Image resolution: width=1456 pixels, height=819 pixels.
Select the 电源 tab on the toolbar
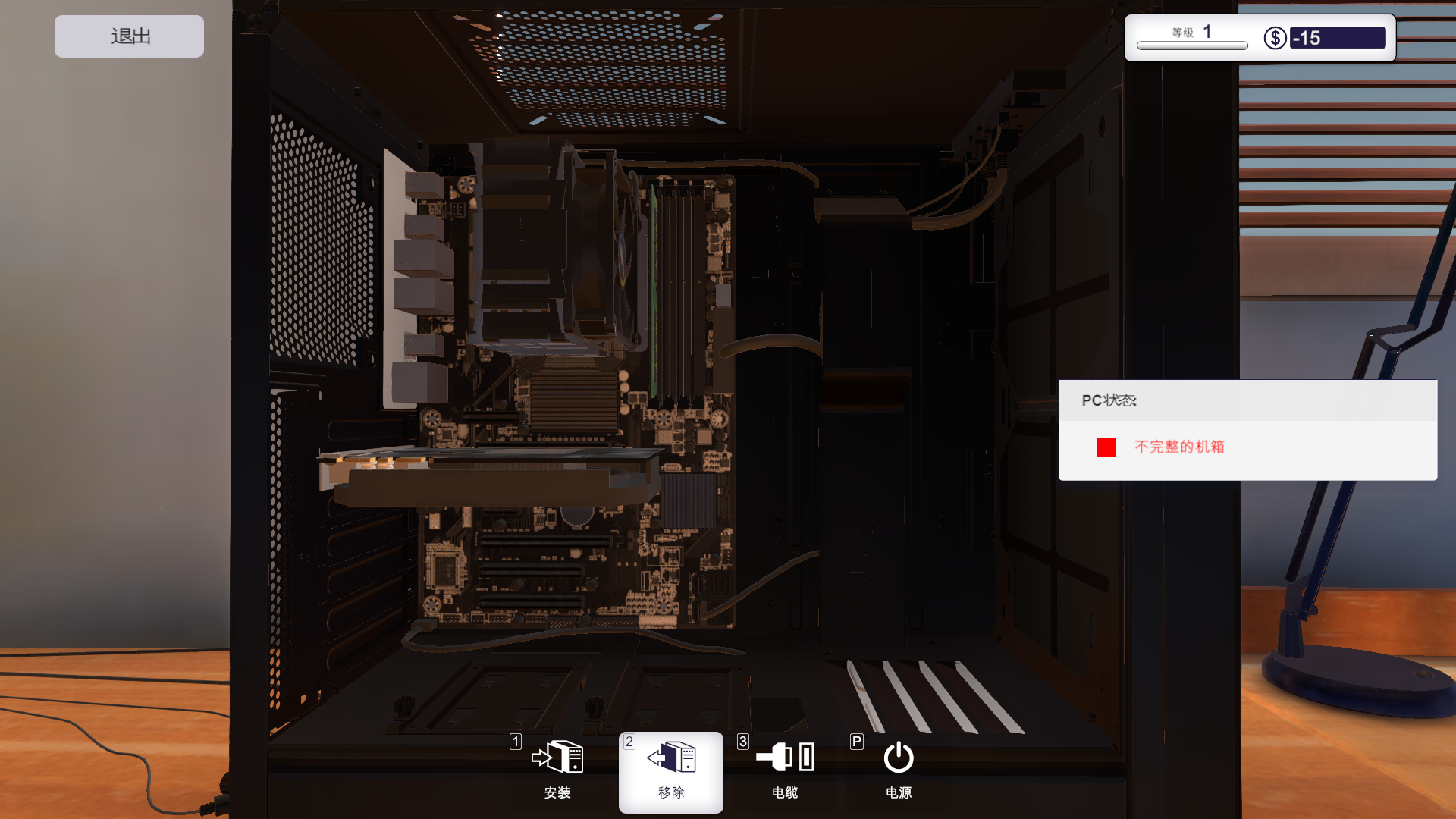point(898,772)
